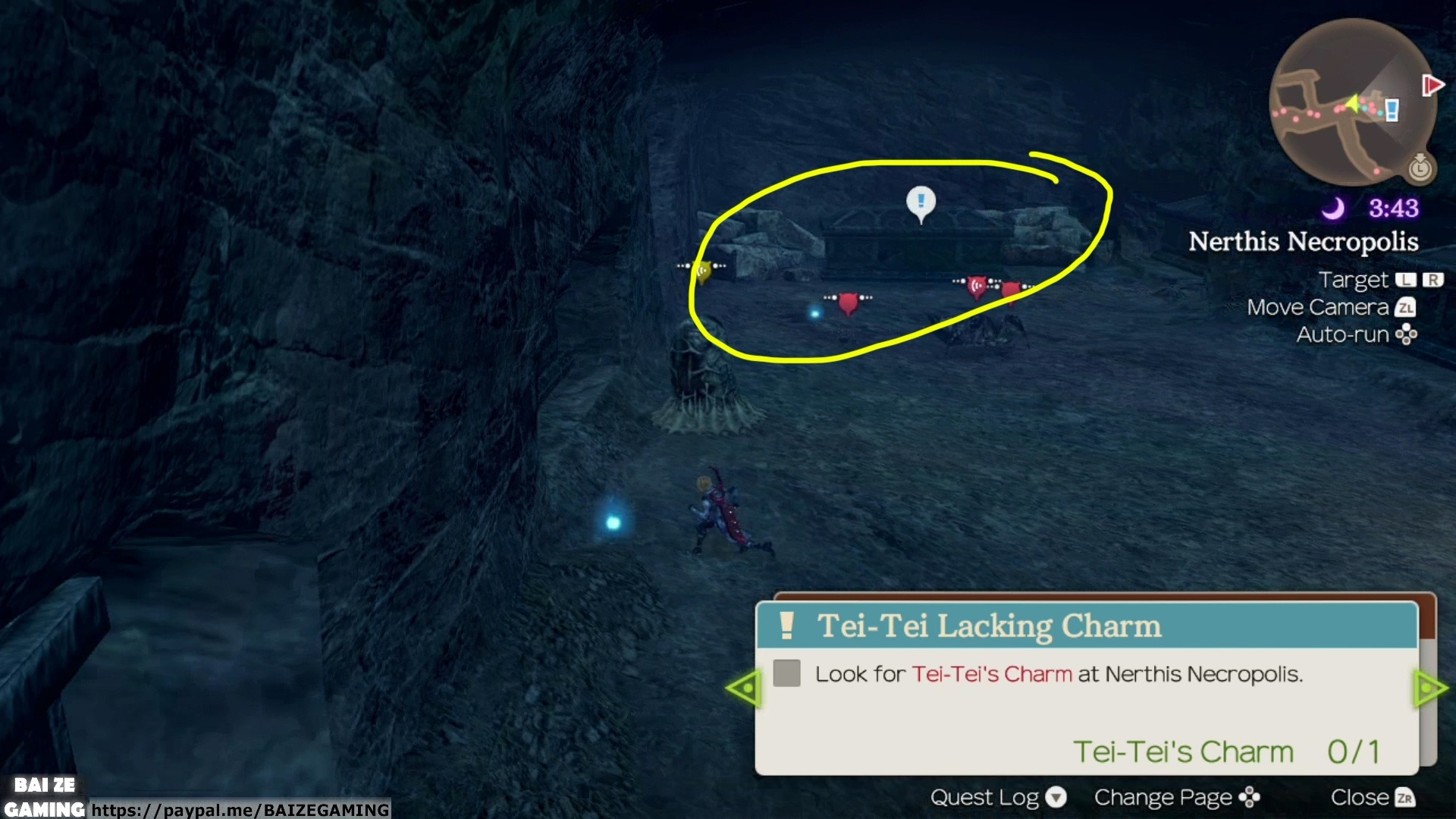This screenshot has width=1456, height=819.
Task: Close the quest panel
Action: [1373, 798]
